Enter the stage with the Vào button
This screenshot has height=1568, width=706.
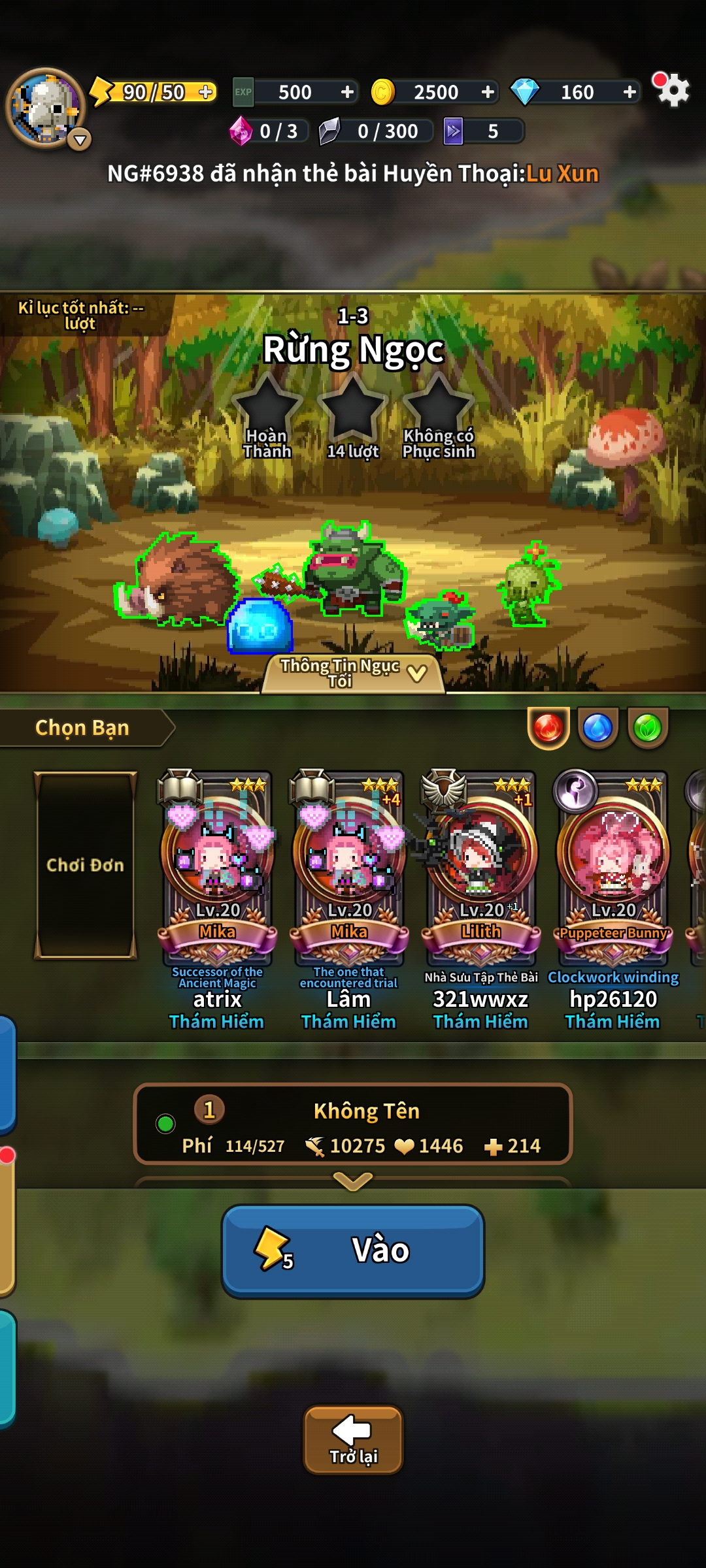pos(353,1250)
